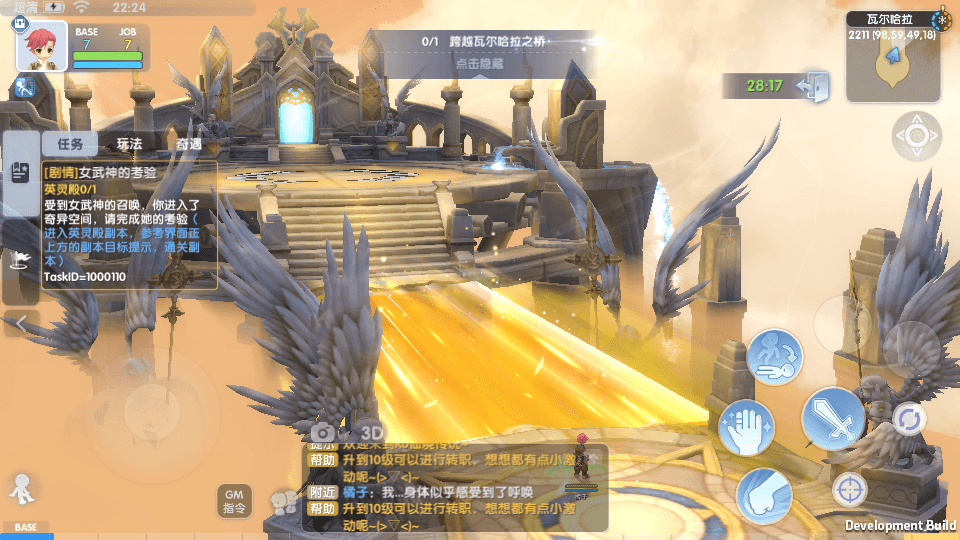Viewport: 960px width, 540px height.
Task: Click 点击隐藏 to hide the objective banner
Action: tap(480, 63)
